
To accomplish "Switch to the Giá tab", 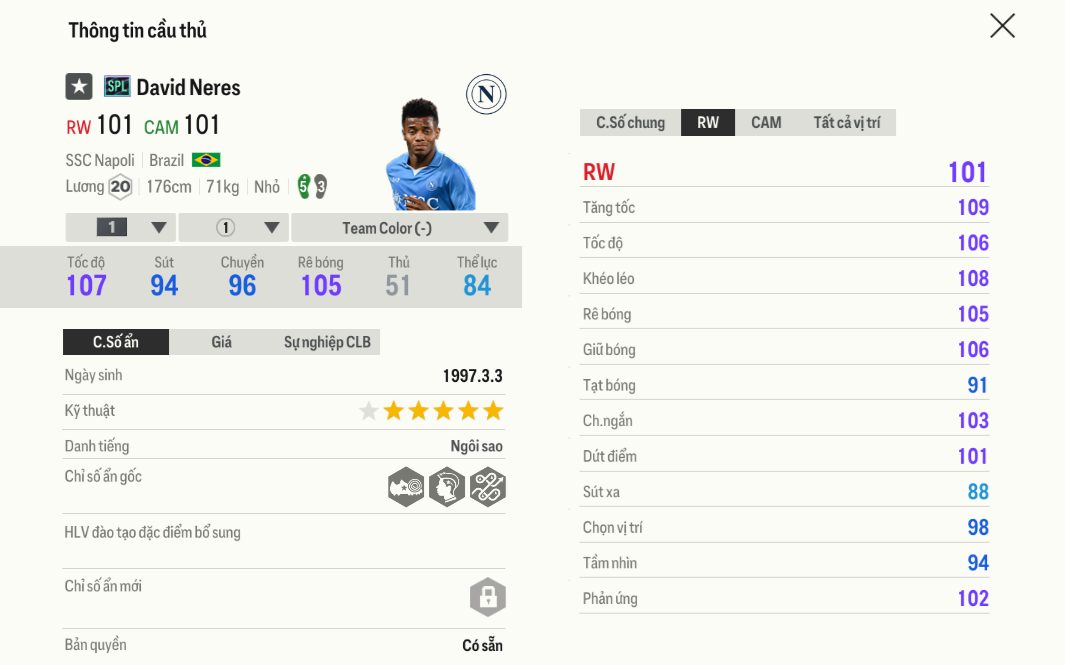I will pos(221,342).
